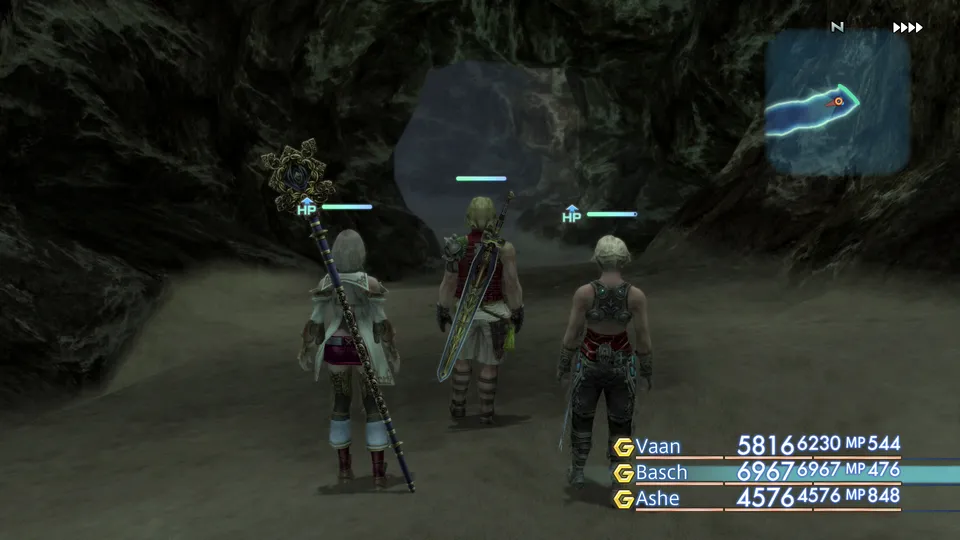This screenshot has width=960, height=540.
Task: Select Basch's party status row
Action: 757,471
